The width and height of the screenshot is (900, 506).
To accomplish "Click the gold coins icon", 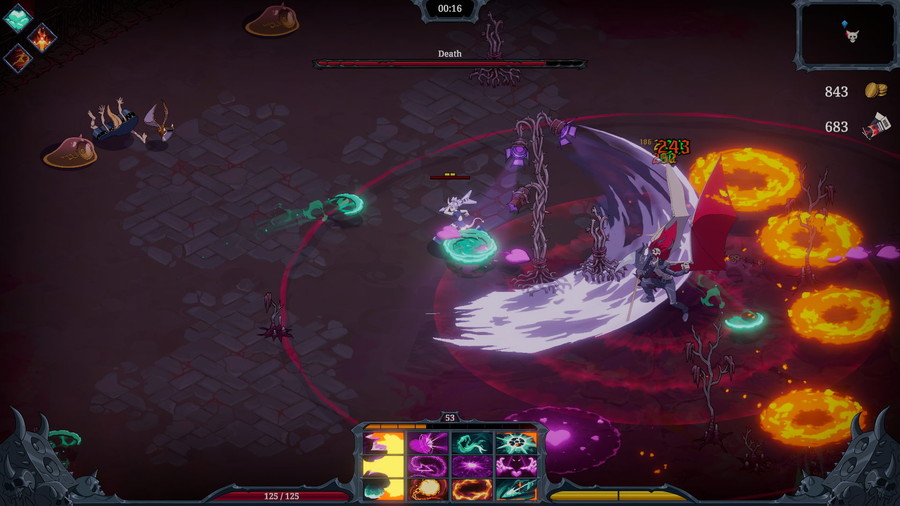I will 876,91.
